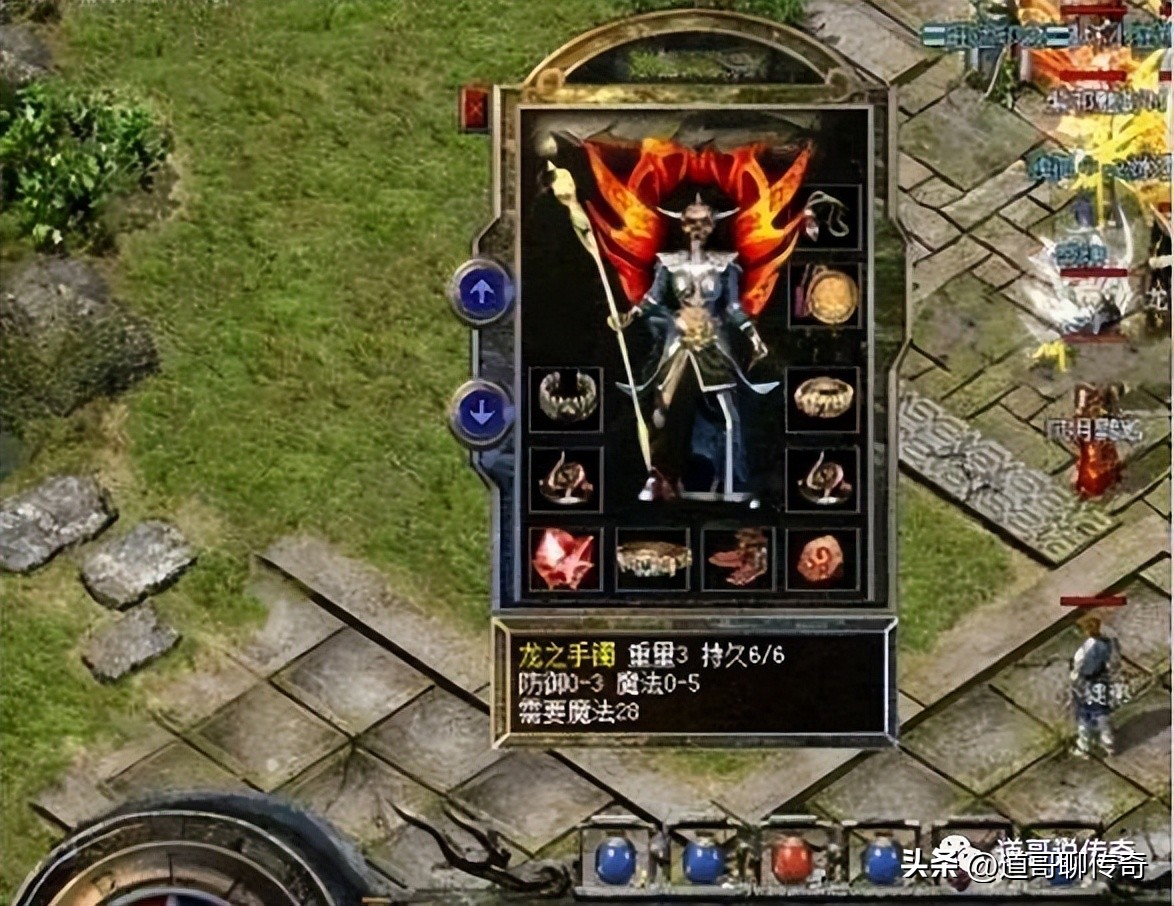Close the character equipment window
1174x906 pixels.
[474, 108]
